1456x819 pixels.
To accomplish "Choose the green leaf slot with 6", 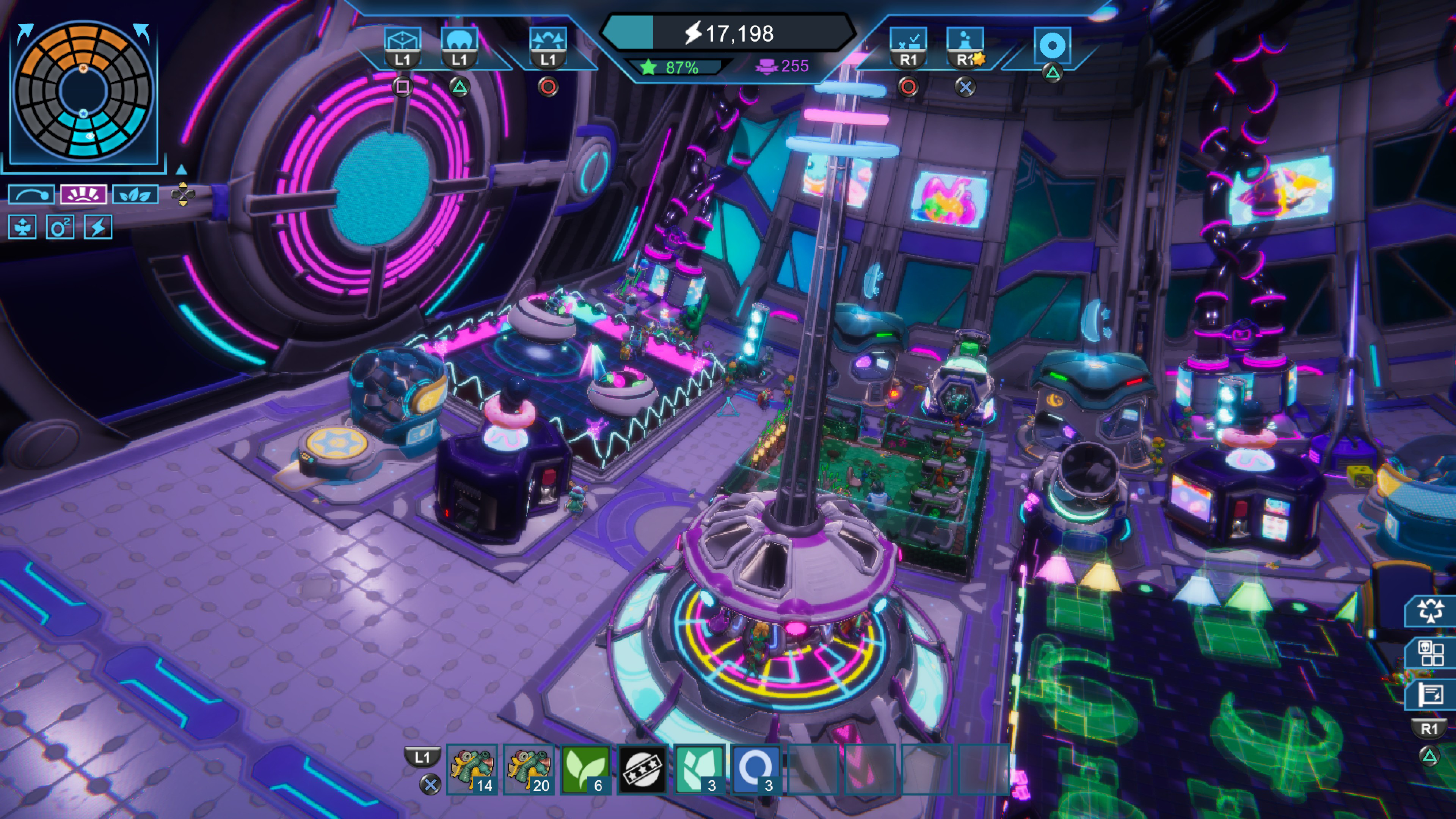I will click(585, 769).
